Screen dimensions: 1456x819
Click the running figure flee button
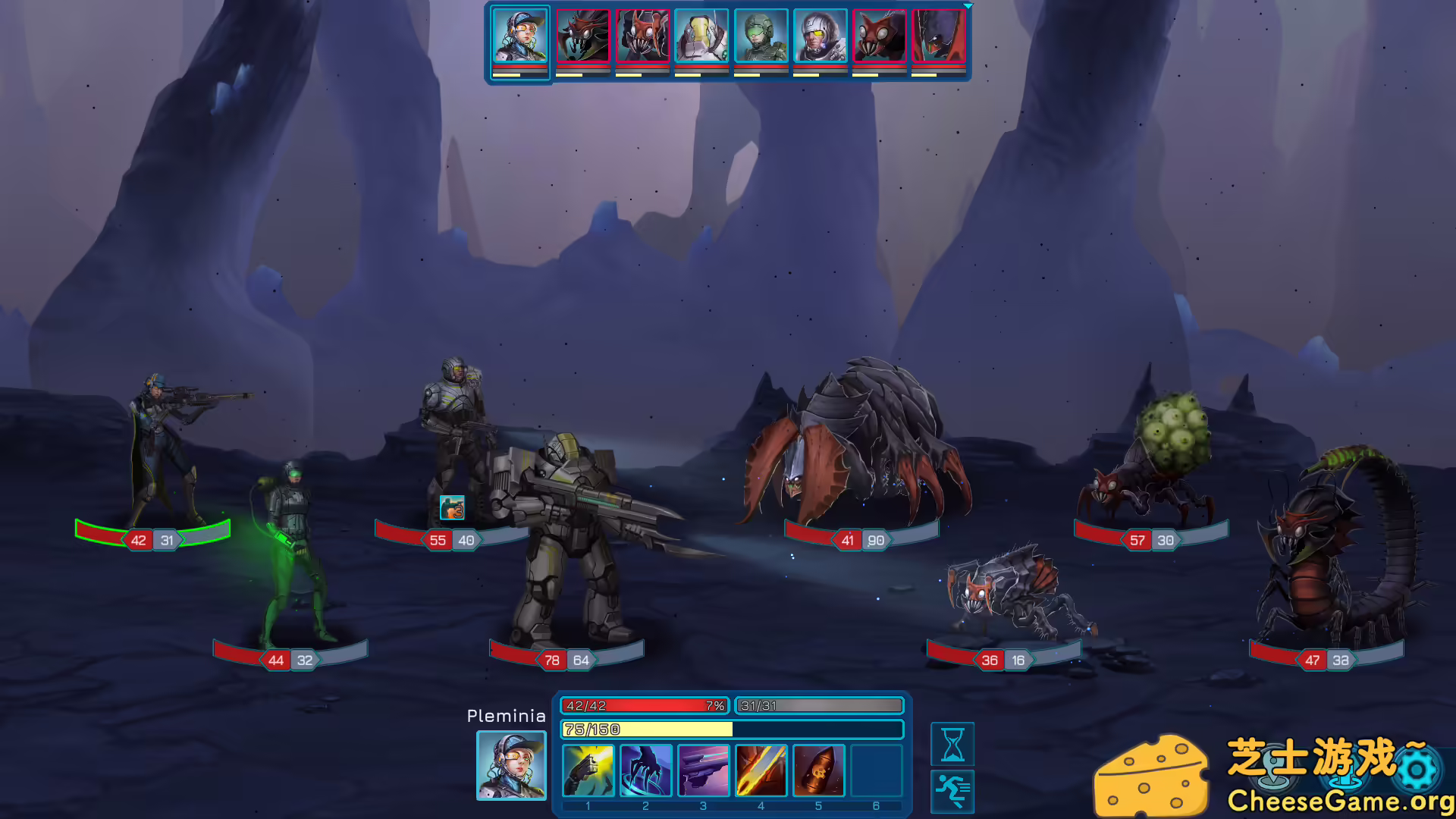tap(952, 791)
